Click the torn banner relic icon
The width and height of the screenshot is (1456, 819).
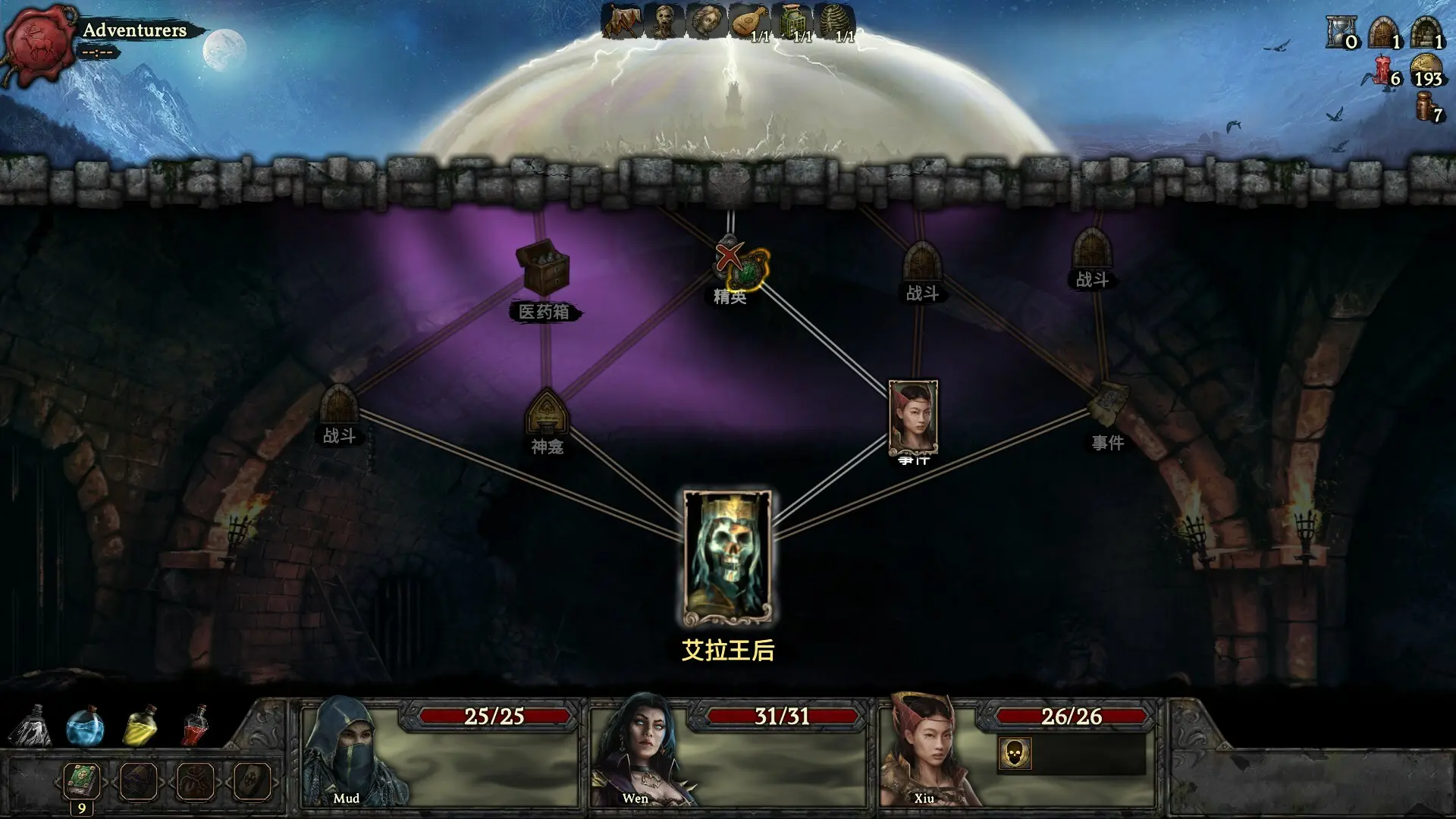pos(622,21)
